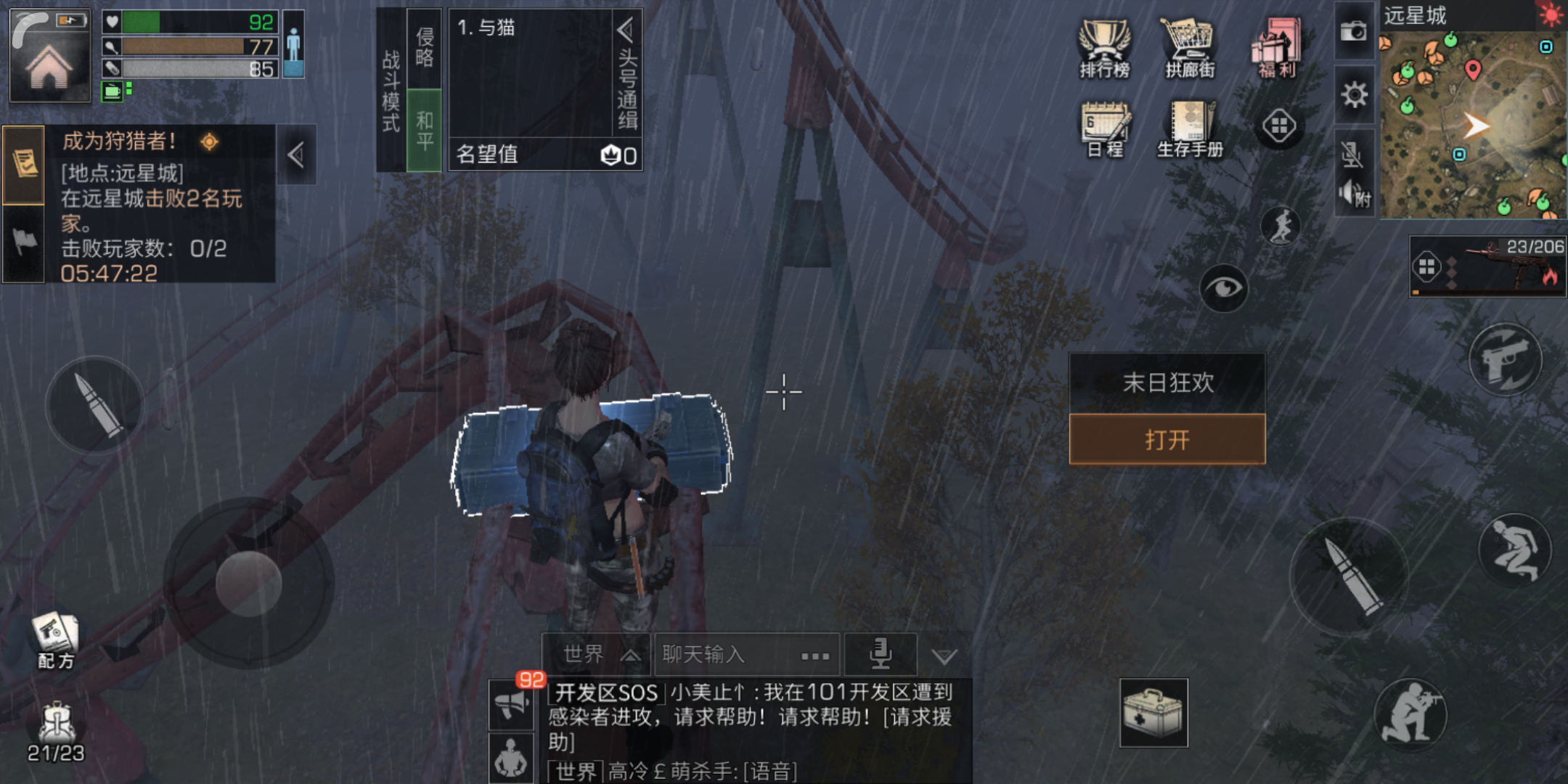Open the in-game camera
This screenshot has width=1568, height=784.
[x=1354, y=33]
